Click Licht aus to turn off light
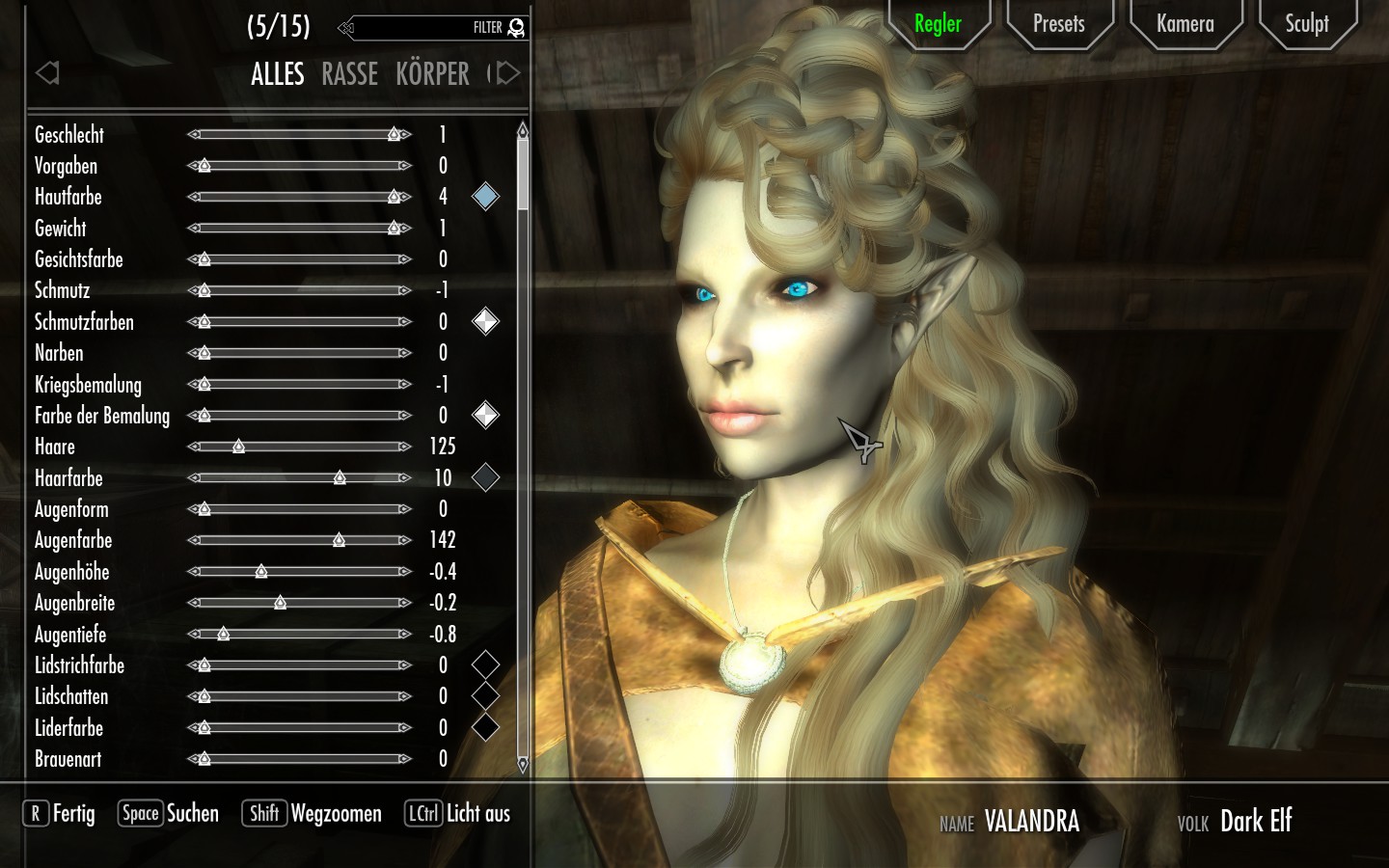This screenshot has width=1389, height=868. (477, 814)
